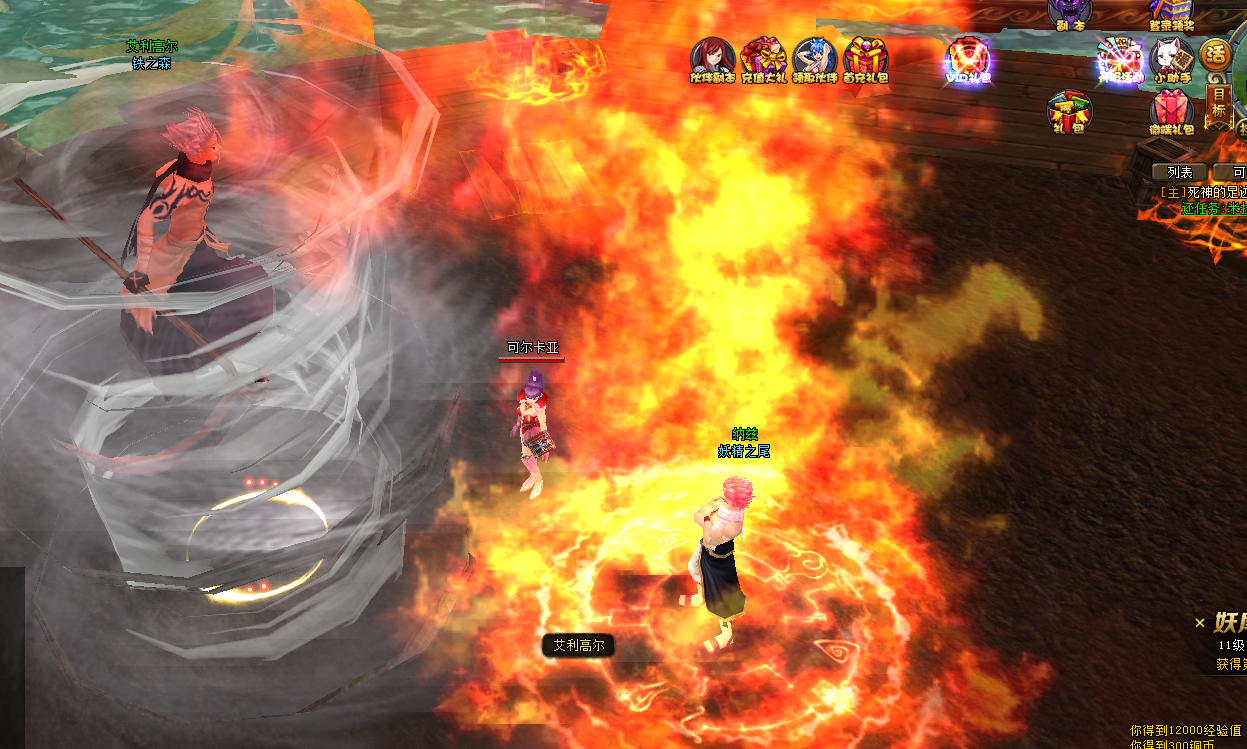1247x749 pixels.
Task: Open the 首充礼包 first-recharge gift pack
Action: click(865, 58)
